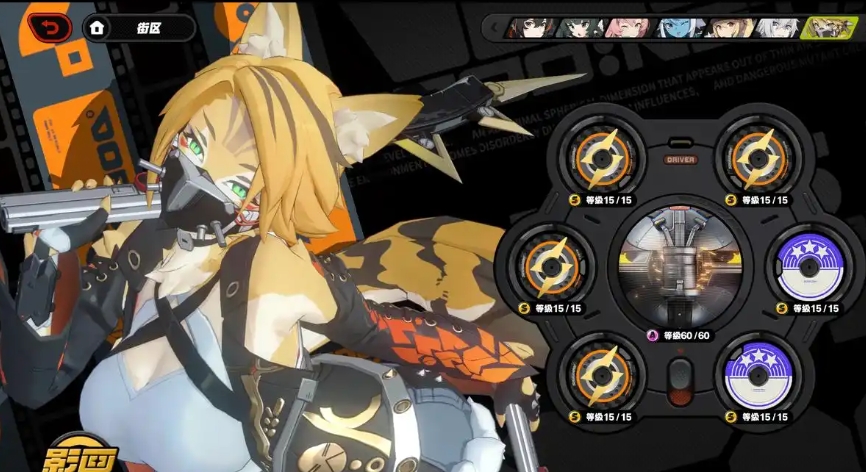
Task: Select the blue-skinned character portrait
Action: 677,27
